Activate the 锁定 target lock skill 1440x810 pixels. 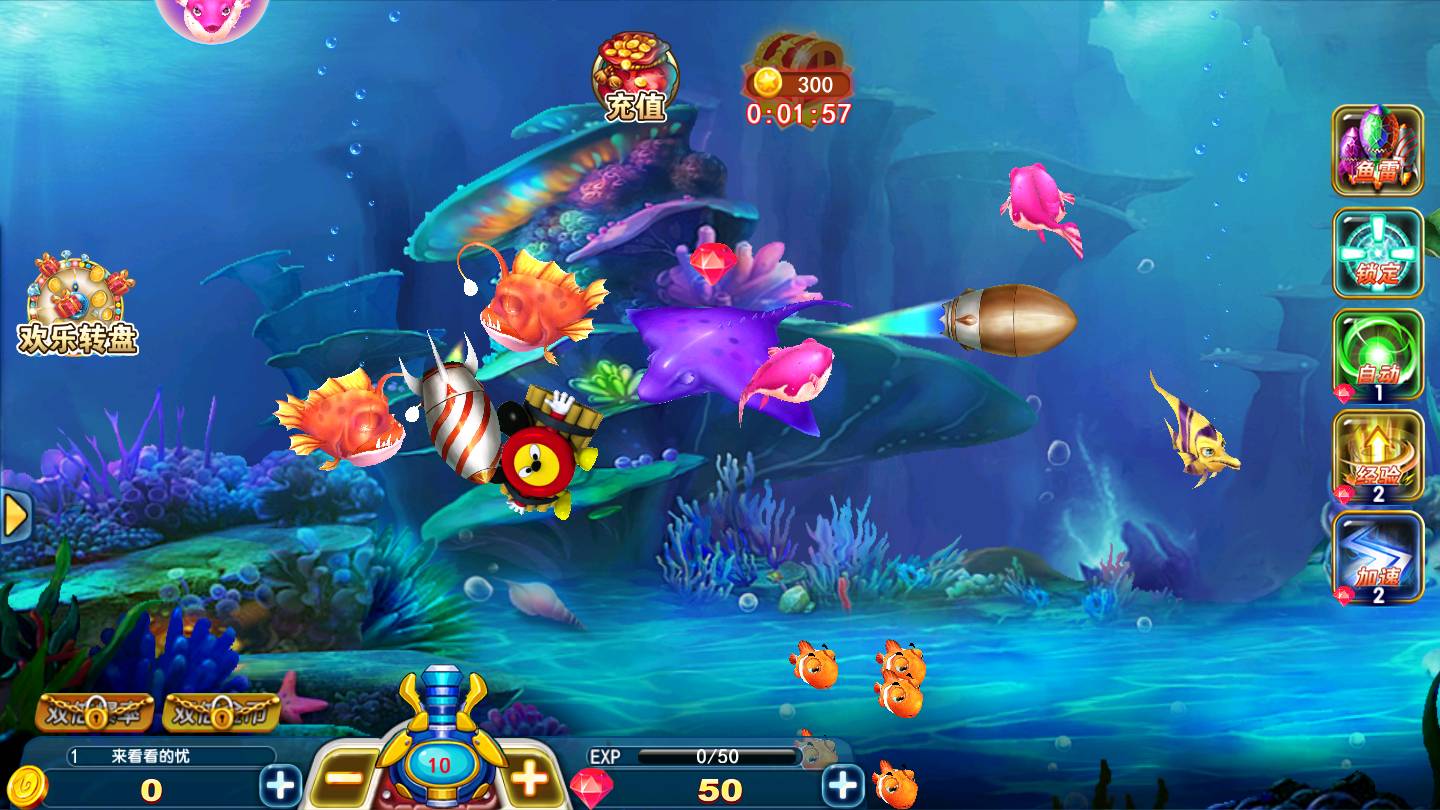click(x=1377, y=253)
